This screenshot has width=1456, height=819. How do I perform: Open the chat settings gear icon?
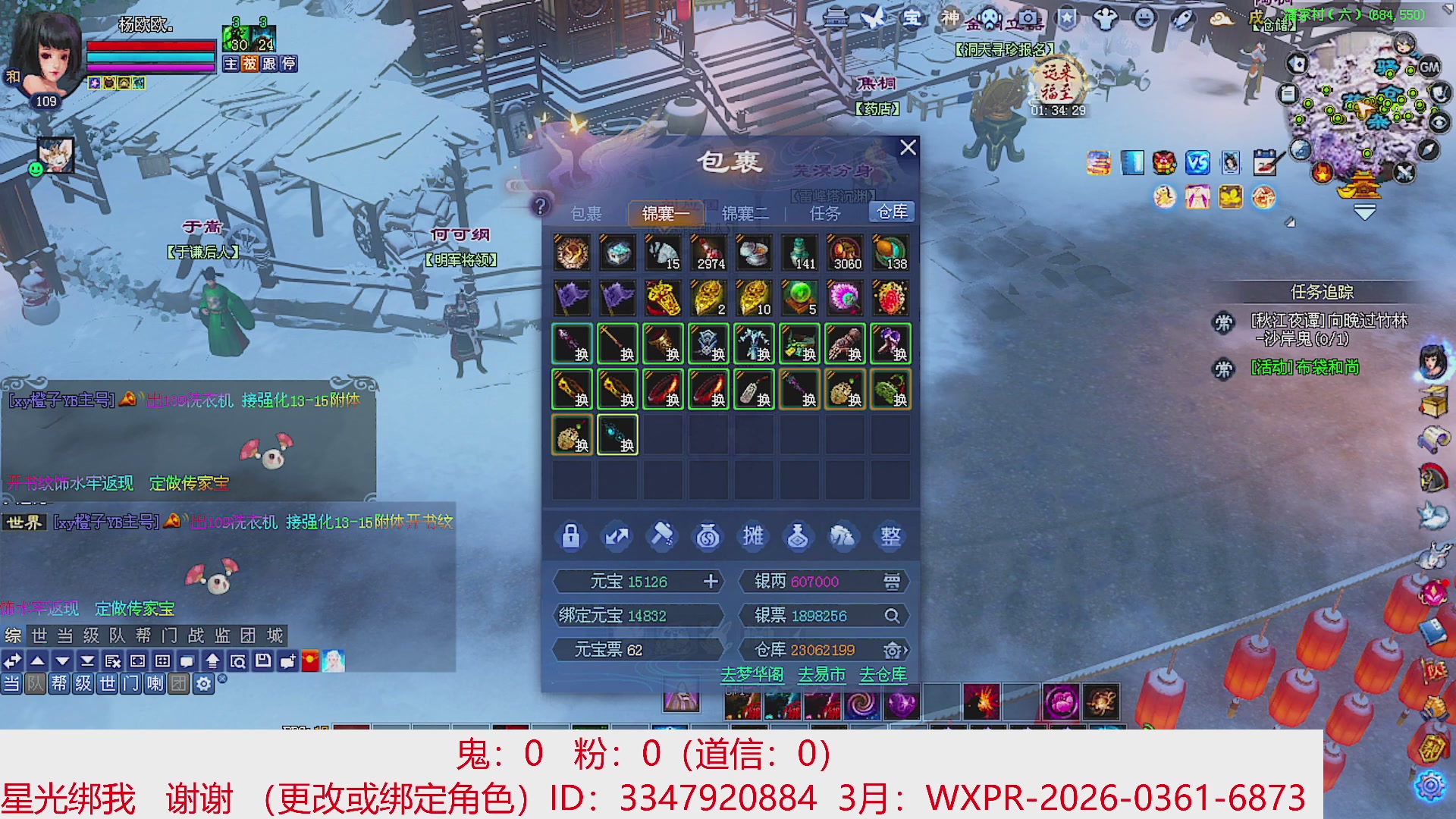pyautogui.click(x=203, y=683)
